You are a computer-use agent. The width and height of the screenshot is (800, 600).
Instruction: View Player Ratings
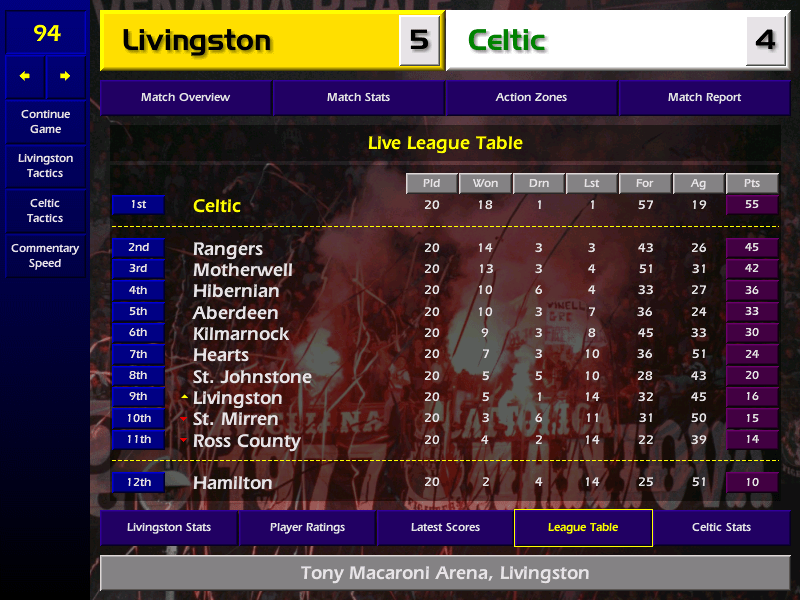[x=307, y=527]
